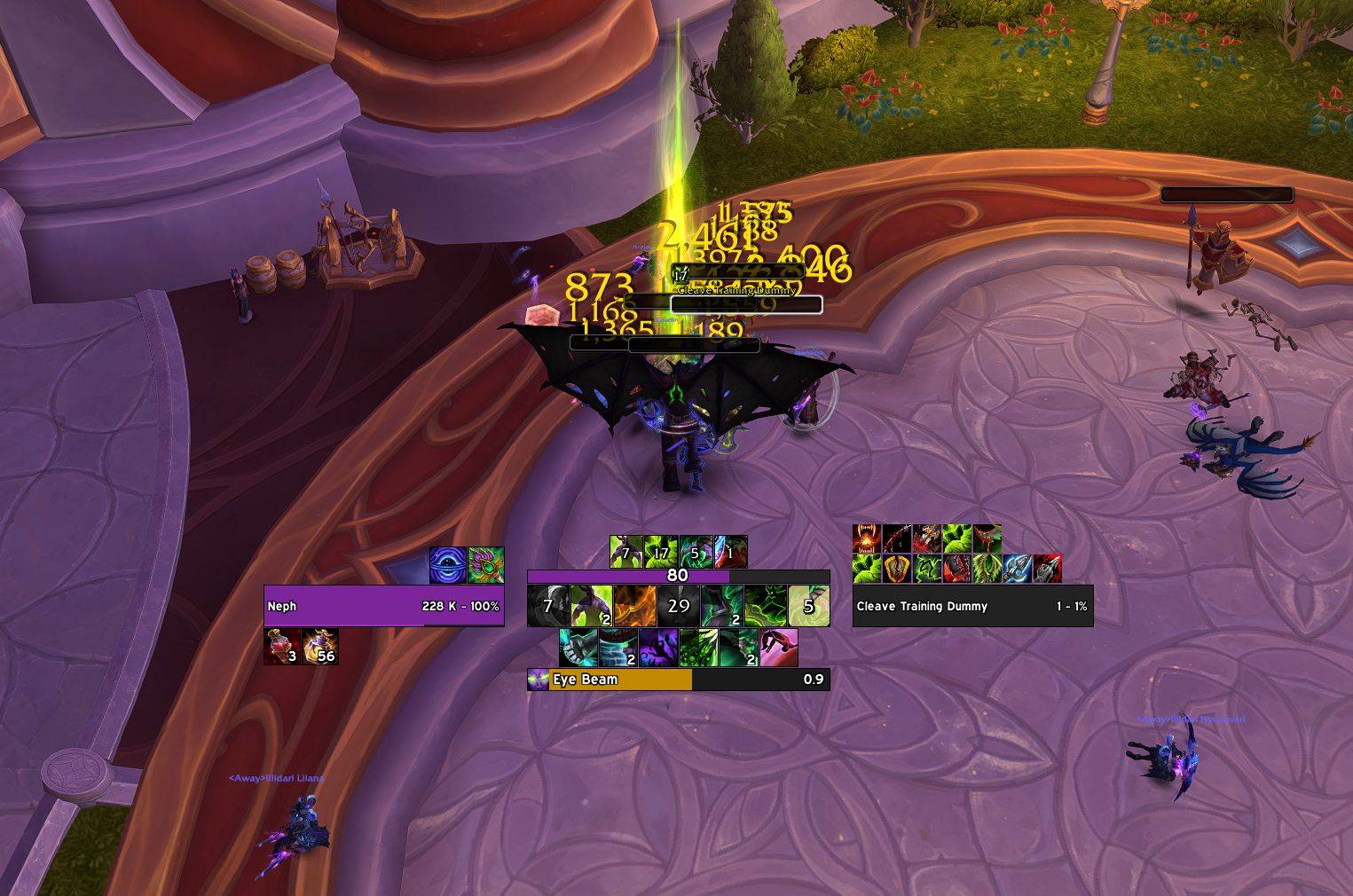Click the Cleave Training Dummy target frame label

(921, 606)
